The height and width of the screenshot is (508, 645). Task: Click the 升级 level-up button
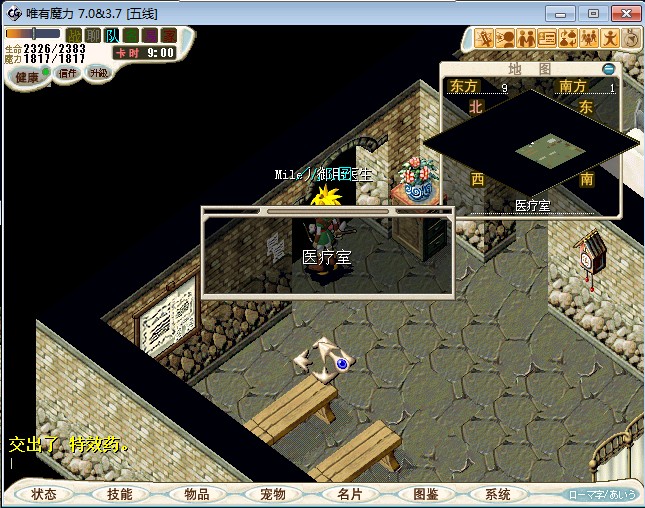[98, 72]
